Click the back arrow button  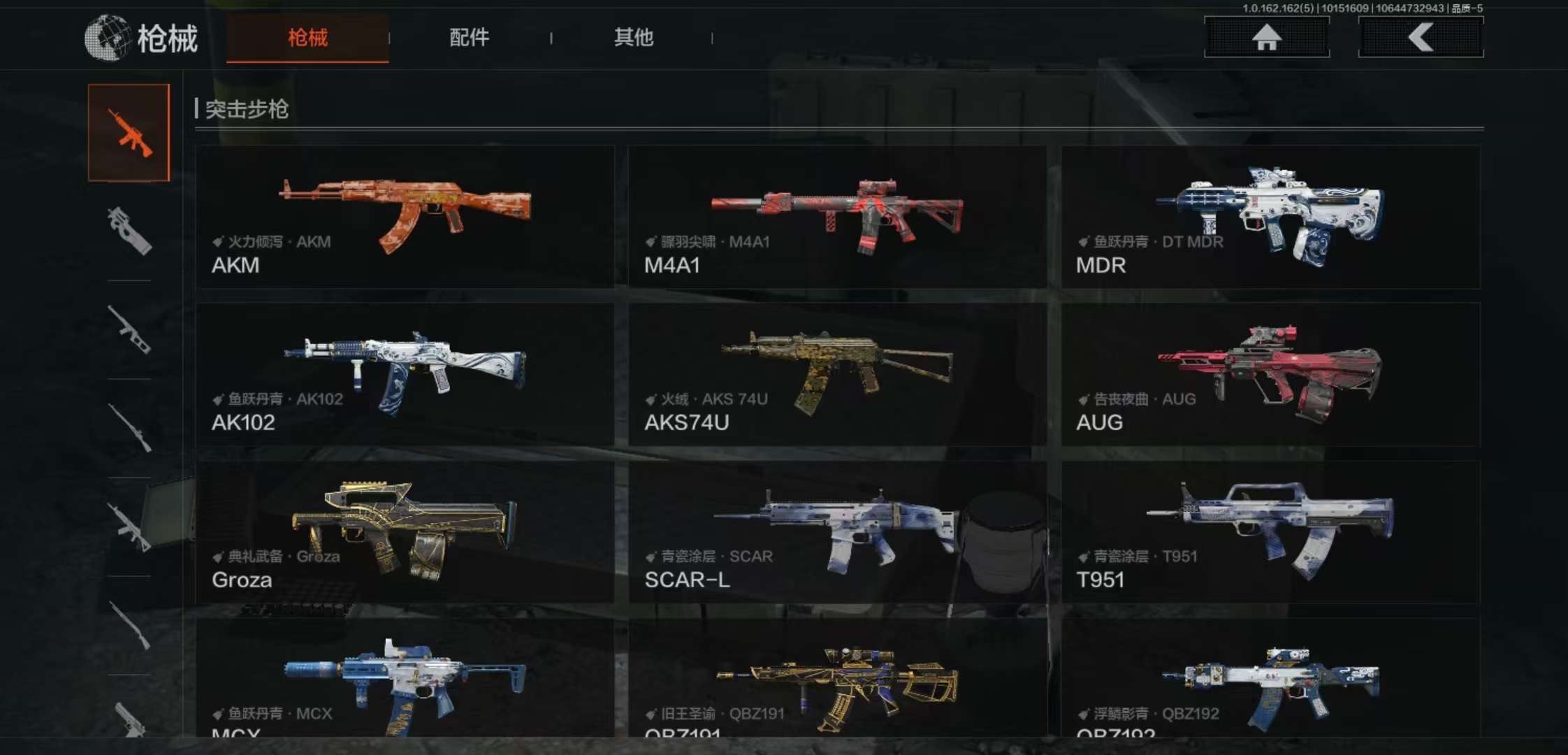click(x=1420, y=37)
